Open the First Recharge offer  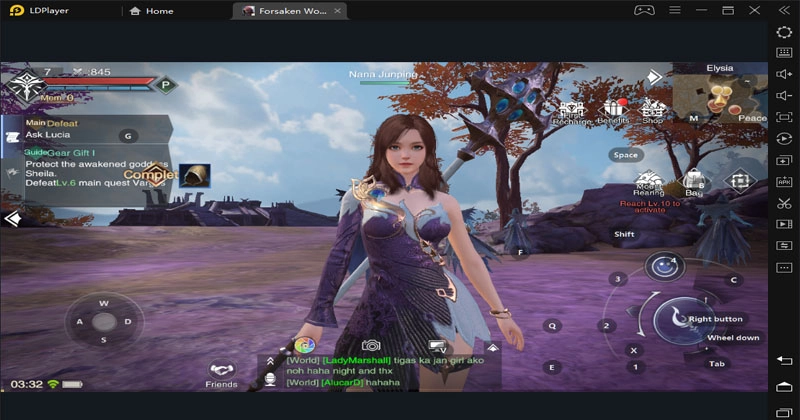[x=571, y=112]
